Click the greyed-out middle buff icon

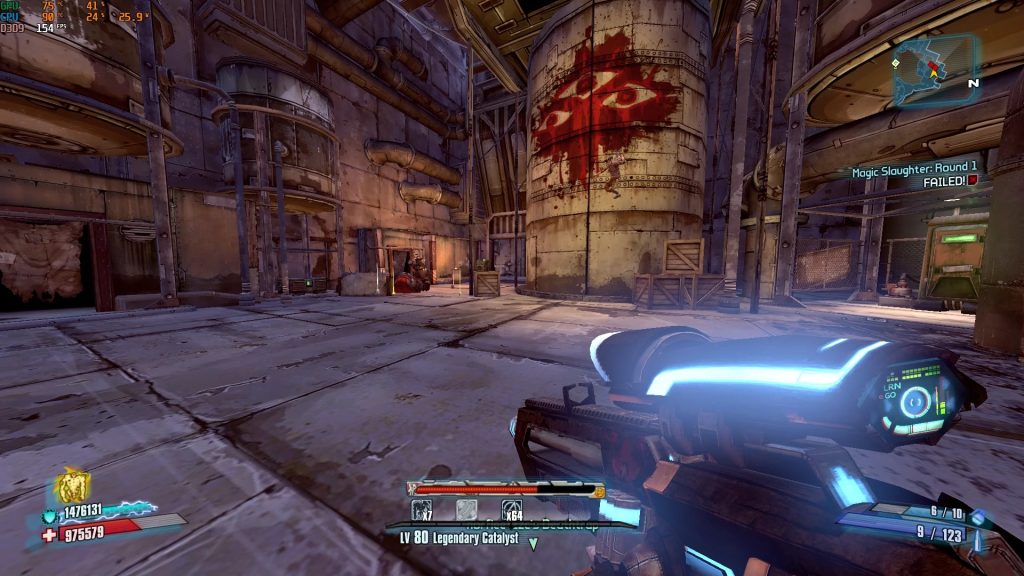(x=467, y=509)
